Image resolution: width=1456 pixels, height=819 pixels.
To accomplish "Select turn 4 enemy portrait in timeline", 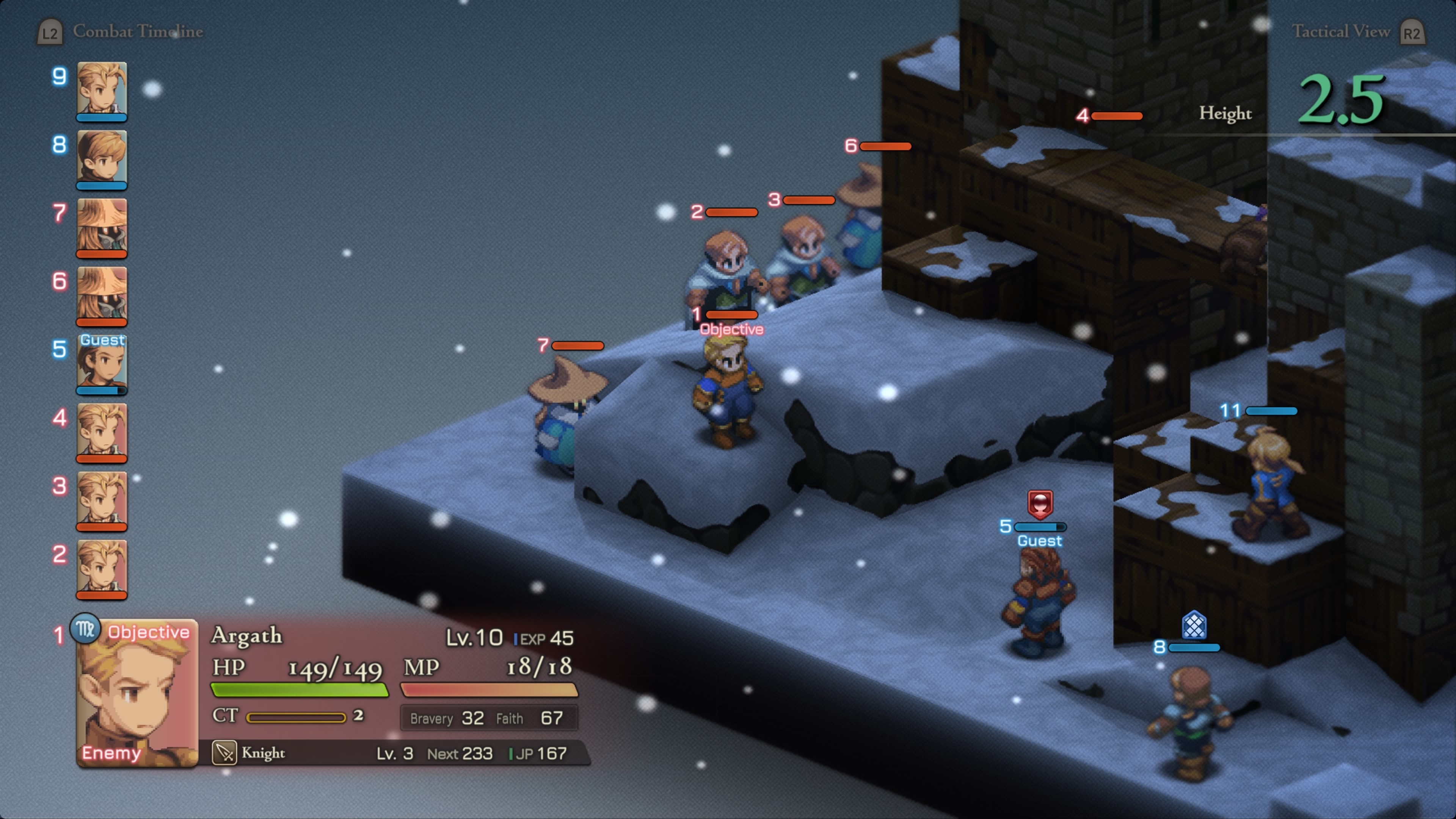I will 102,431.
